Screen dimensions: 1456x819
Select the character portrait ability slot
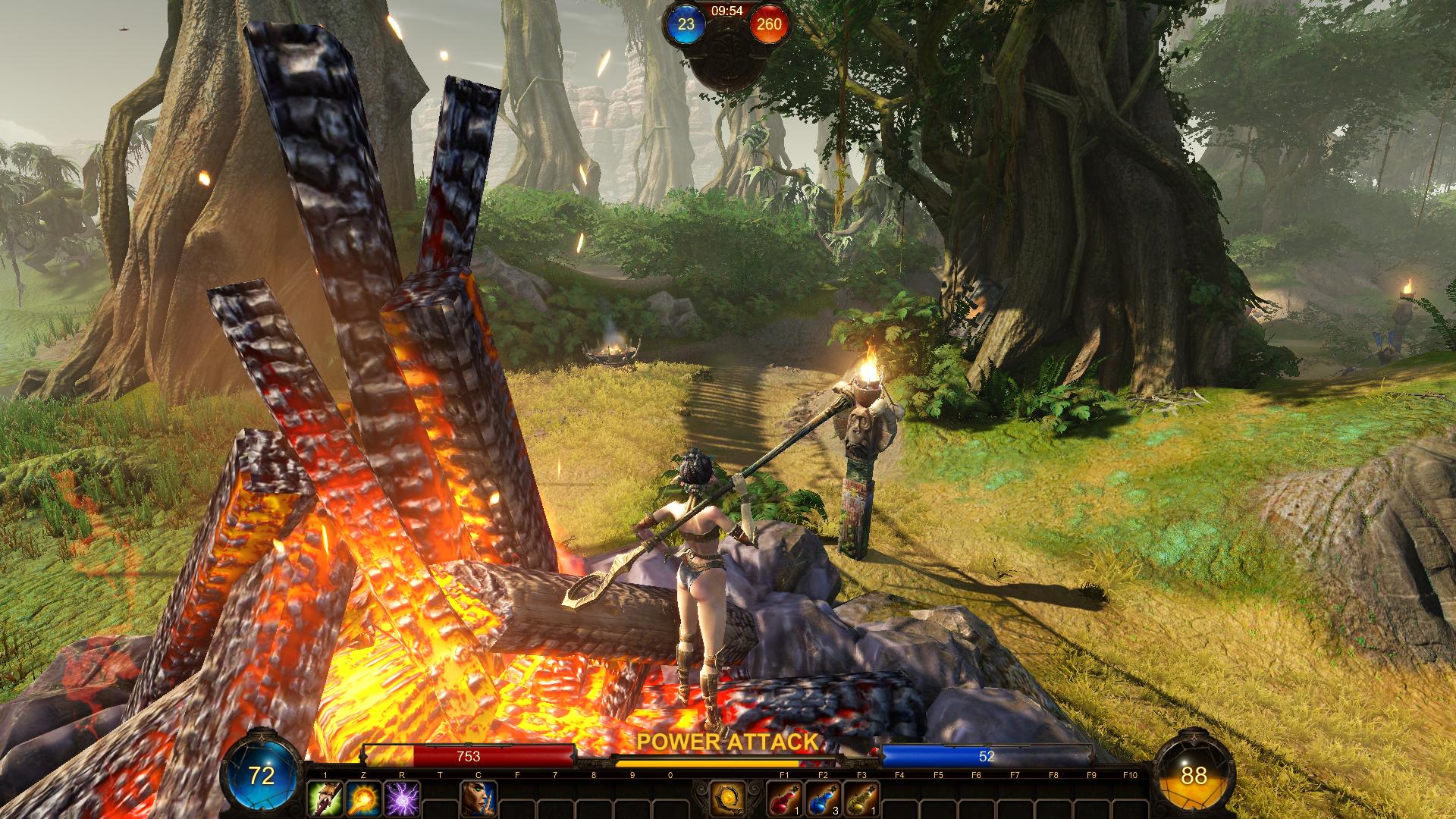tap(479, 800)
